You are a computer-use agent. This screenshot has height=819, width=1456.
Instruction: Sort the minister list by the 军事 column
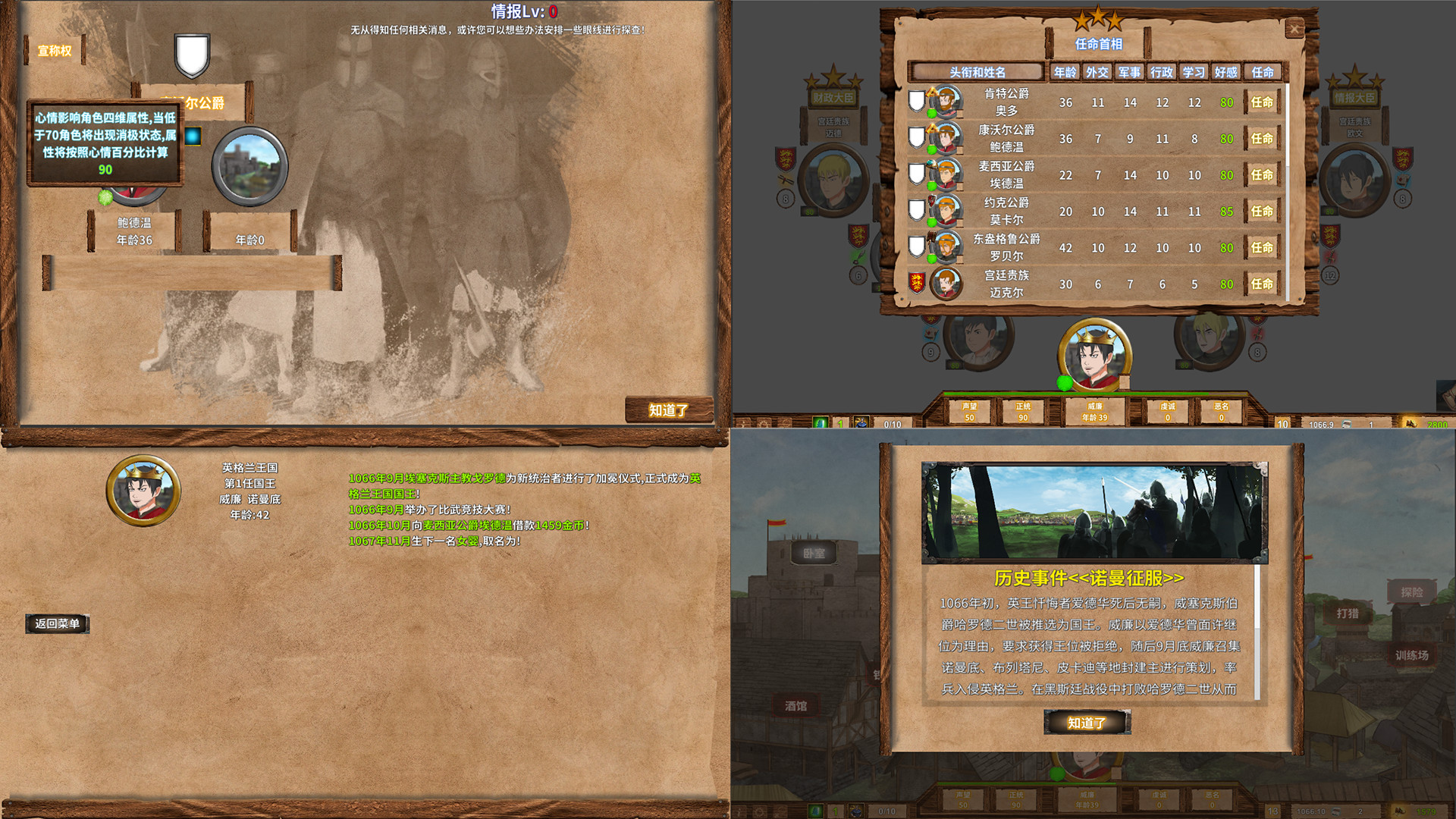[1129, 72]
